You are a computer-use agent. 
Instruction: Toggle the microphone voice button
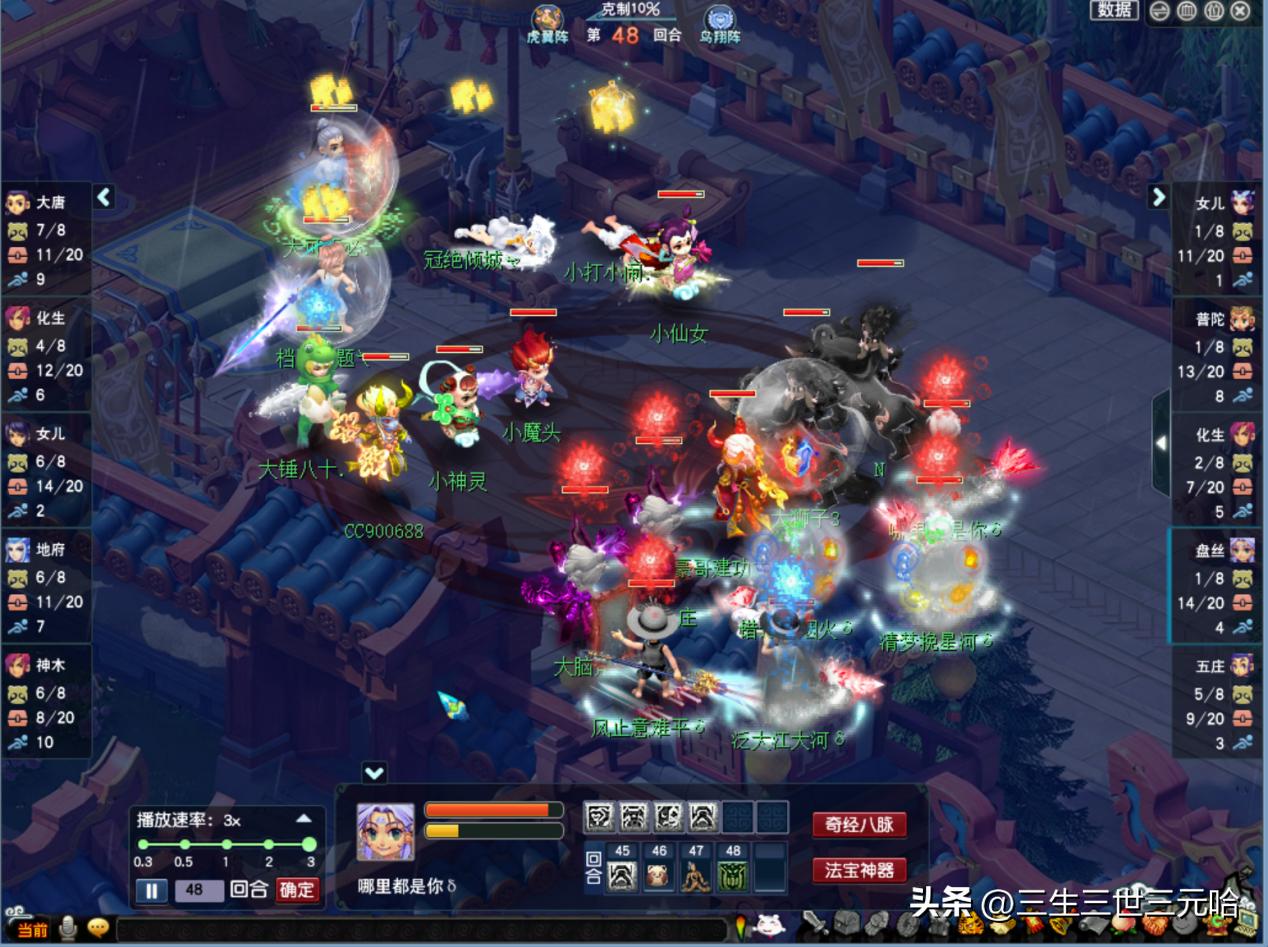[68, 929]
